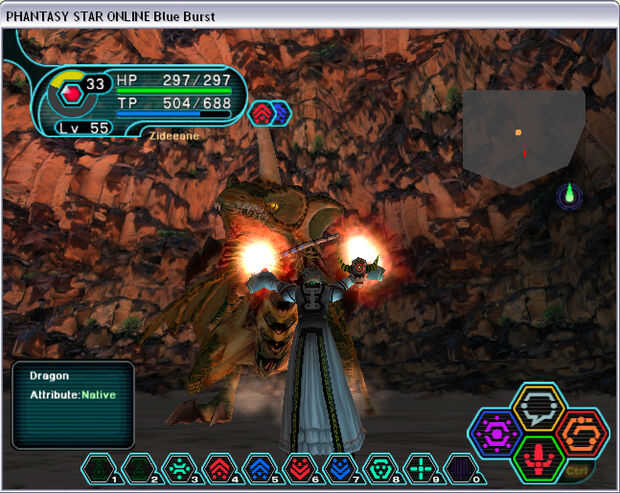This screenshot has height=493, width=620.
Task: Trigger the orange ring action palette hexagon
Action: click(580, 433)
